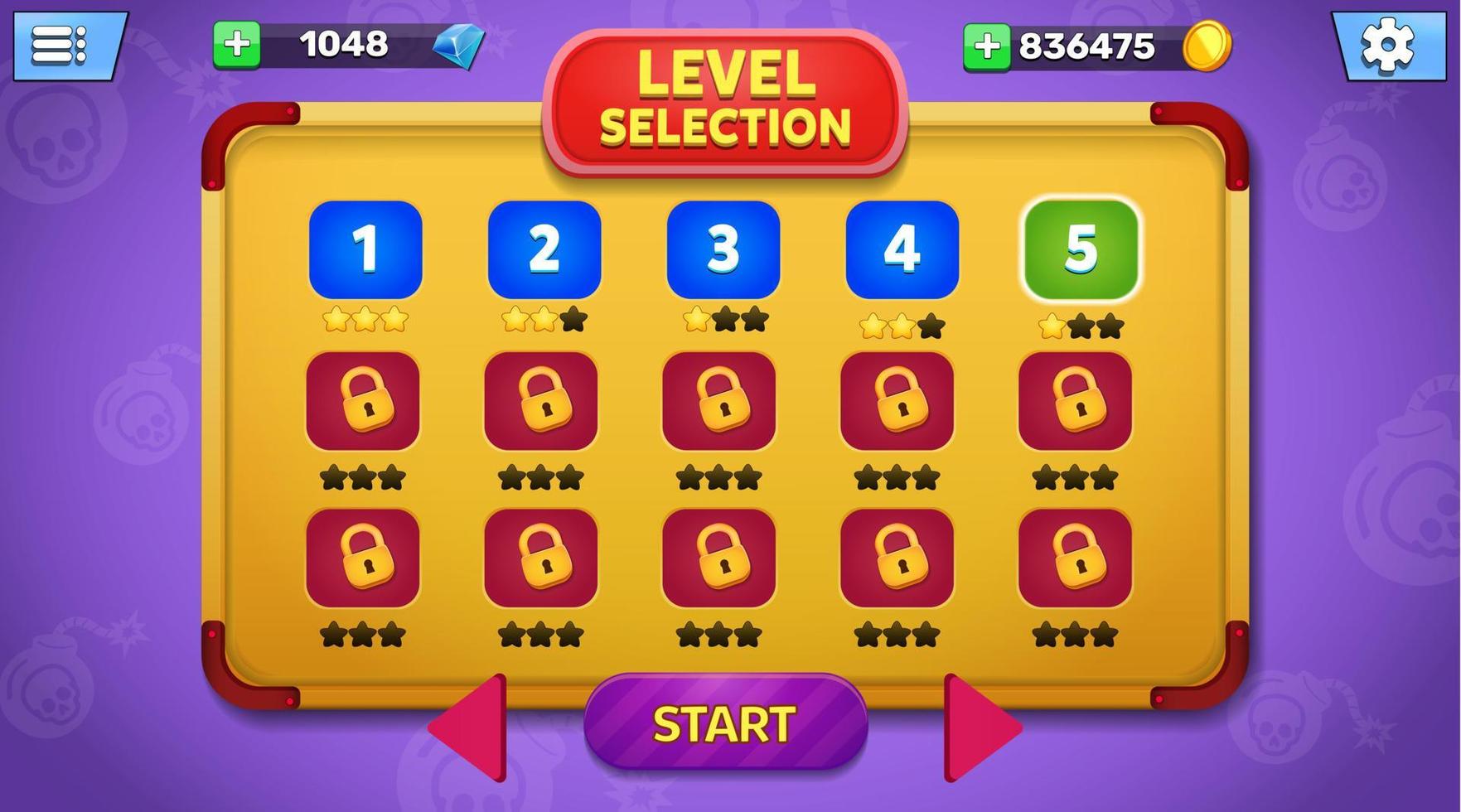
Task: Click the padlock icon in the bottom-right slot
Action: pos(1077,557)
